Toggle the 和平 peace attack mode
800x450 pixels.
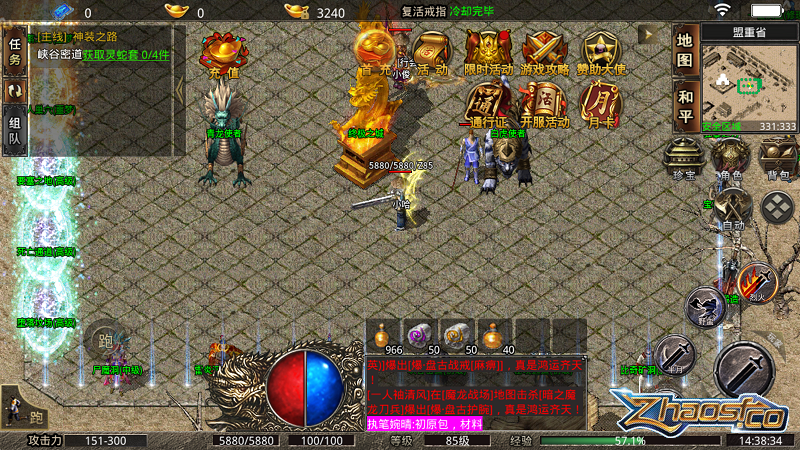pos(684,105)
